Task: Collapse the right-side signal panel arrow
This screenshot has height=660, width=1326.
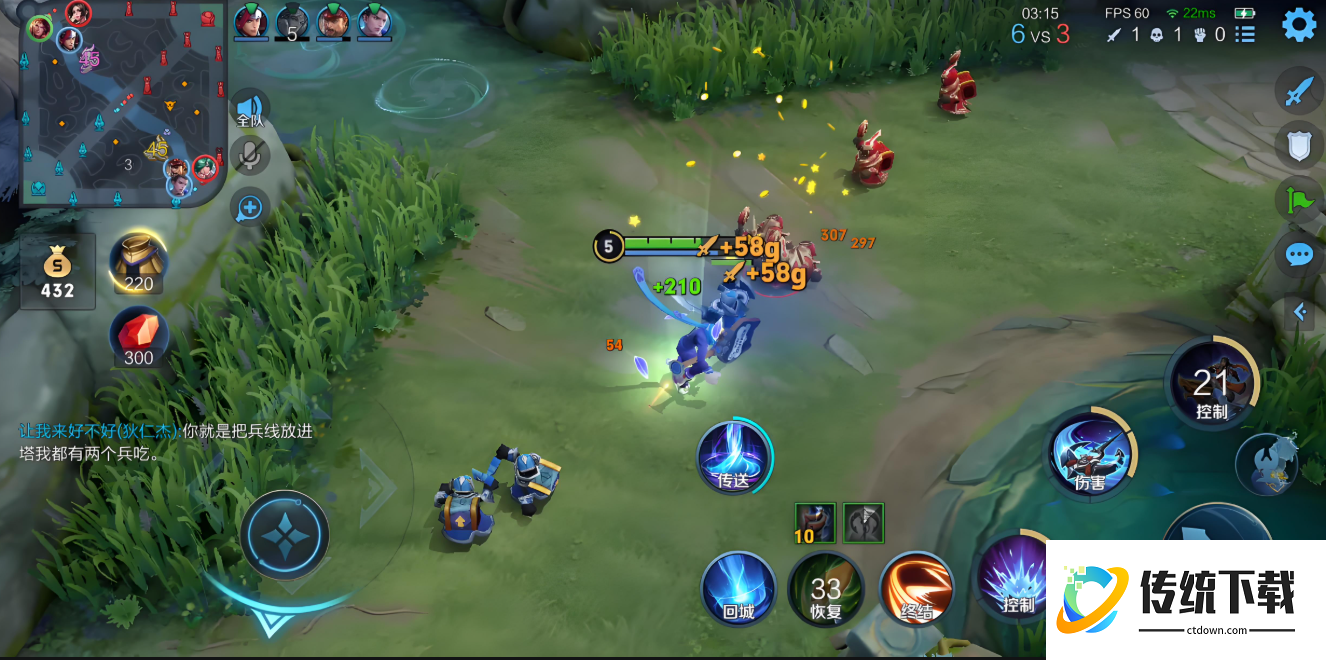Action: (1300, 312)
